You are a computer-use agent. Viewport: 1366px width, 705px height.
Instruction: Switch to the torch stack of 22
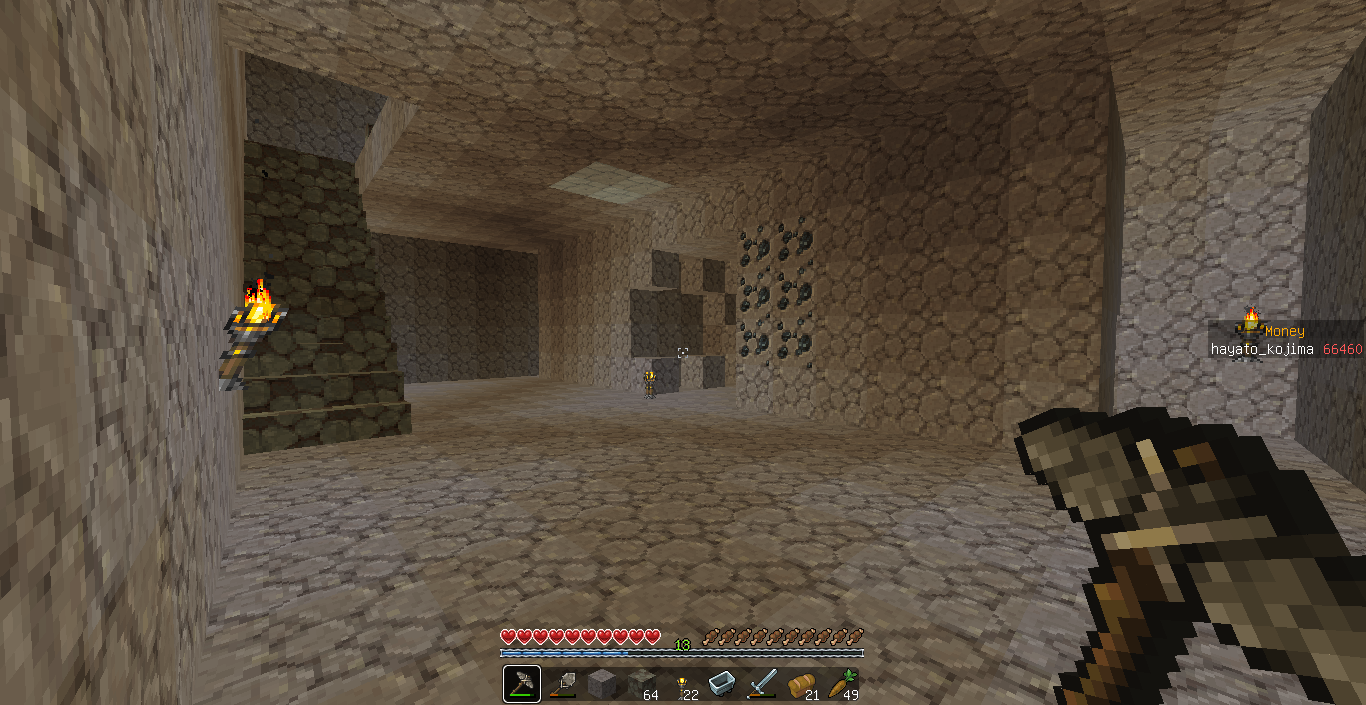682,684
